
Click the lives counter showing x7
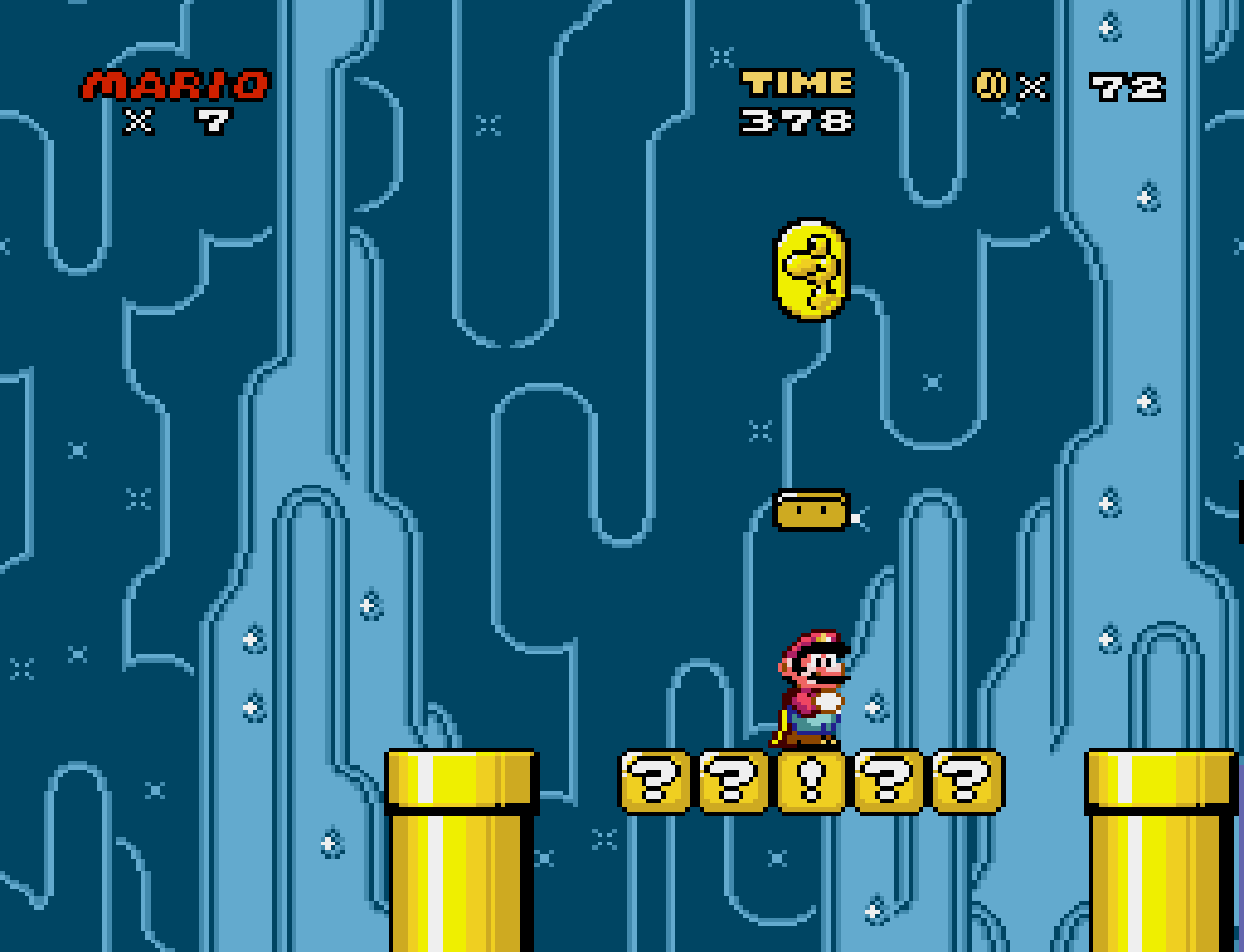point(178,121)
